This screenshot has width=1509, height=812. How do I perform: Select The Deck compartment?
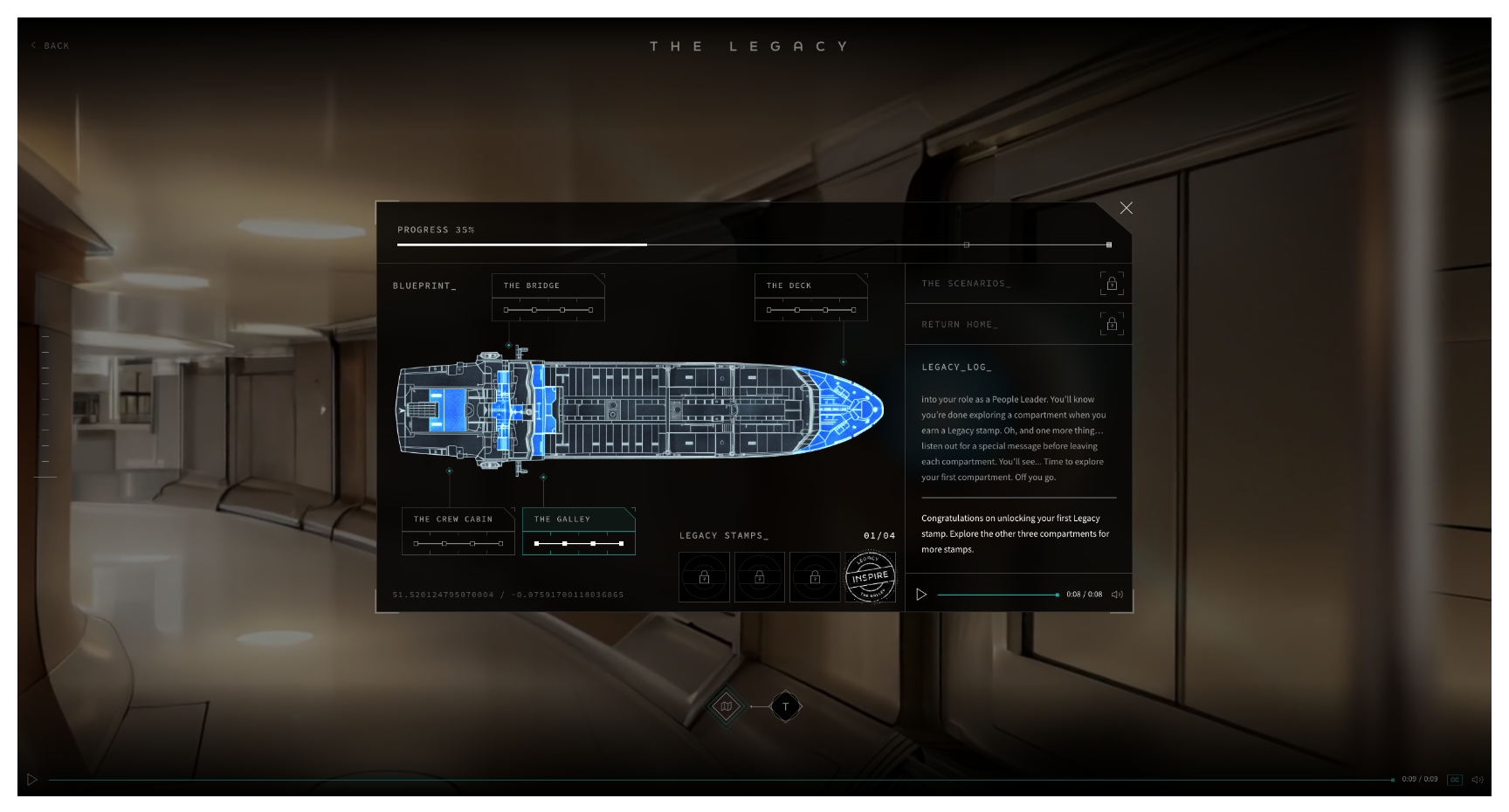[x=810, y=286]
